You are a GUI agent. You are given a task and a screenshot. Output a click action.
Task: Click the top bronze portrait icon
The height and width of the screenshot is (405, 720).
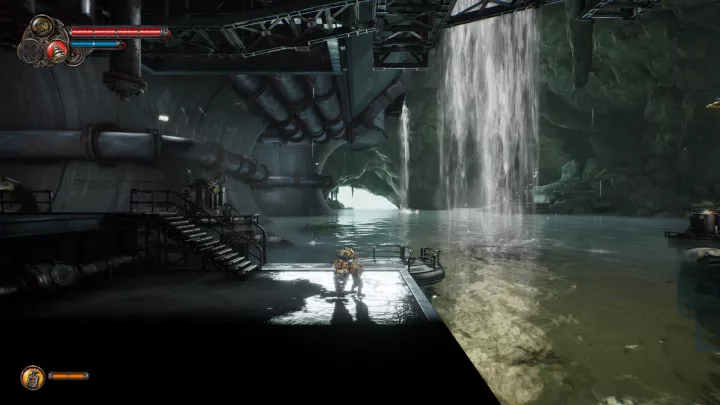[x=43, y=26]
